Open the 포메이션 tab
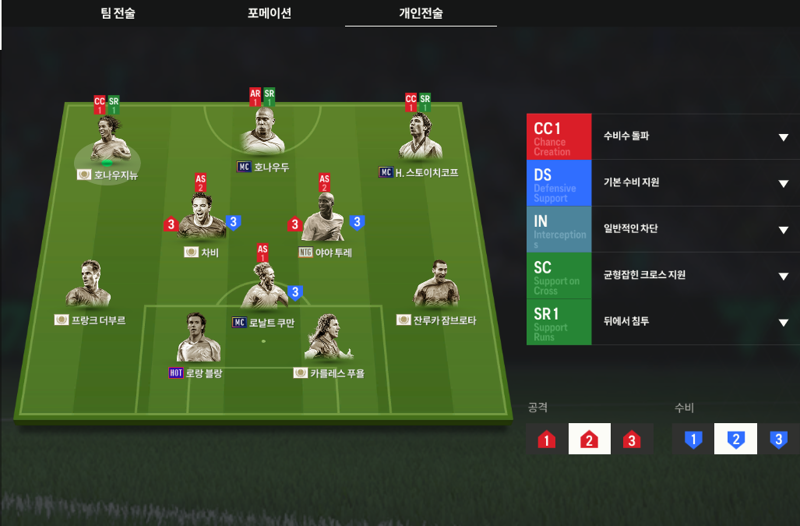Viewport: 800px width, 526px height. click(x=269, y=14)
